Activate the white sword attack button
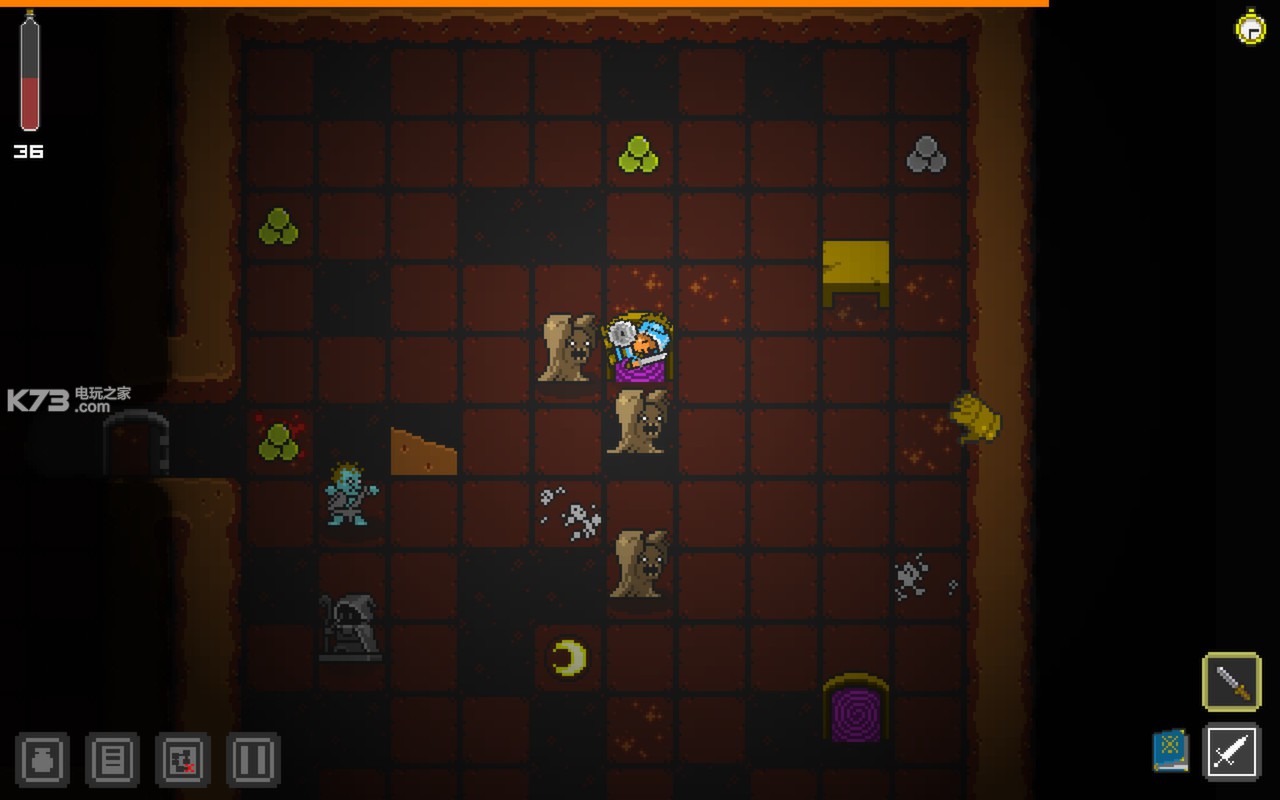 click(x=1231, y=750)
